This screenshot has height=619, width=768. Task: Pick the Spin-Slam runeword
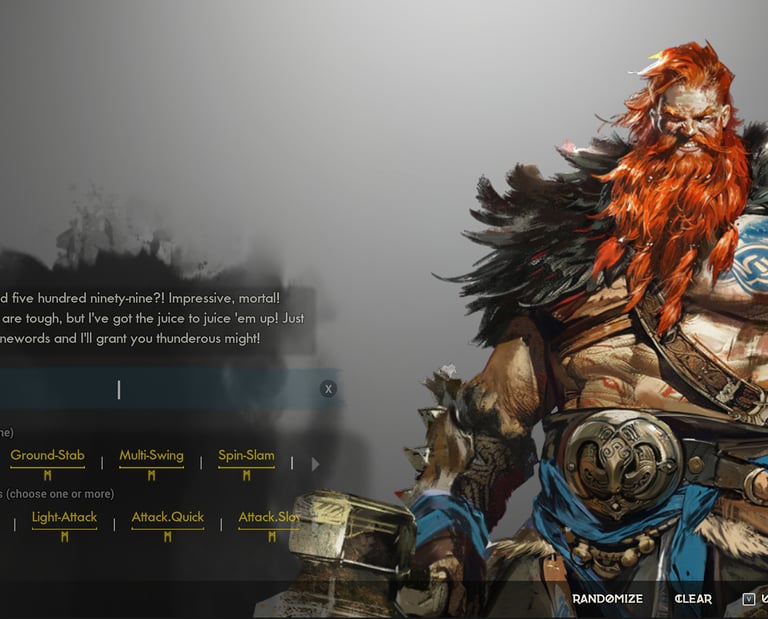(246, 456)
